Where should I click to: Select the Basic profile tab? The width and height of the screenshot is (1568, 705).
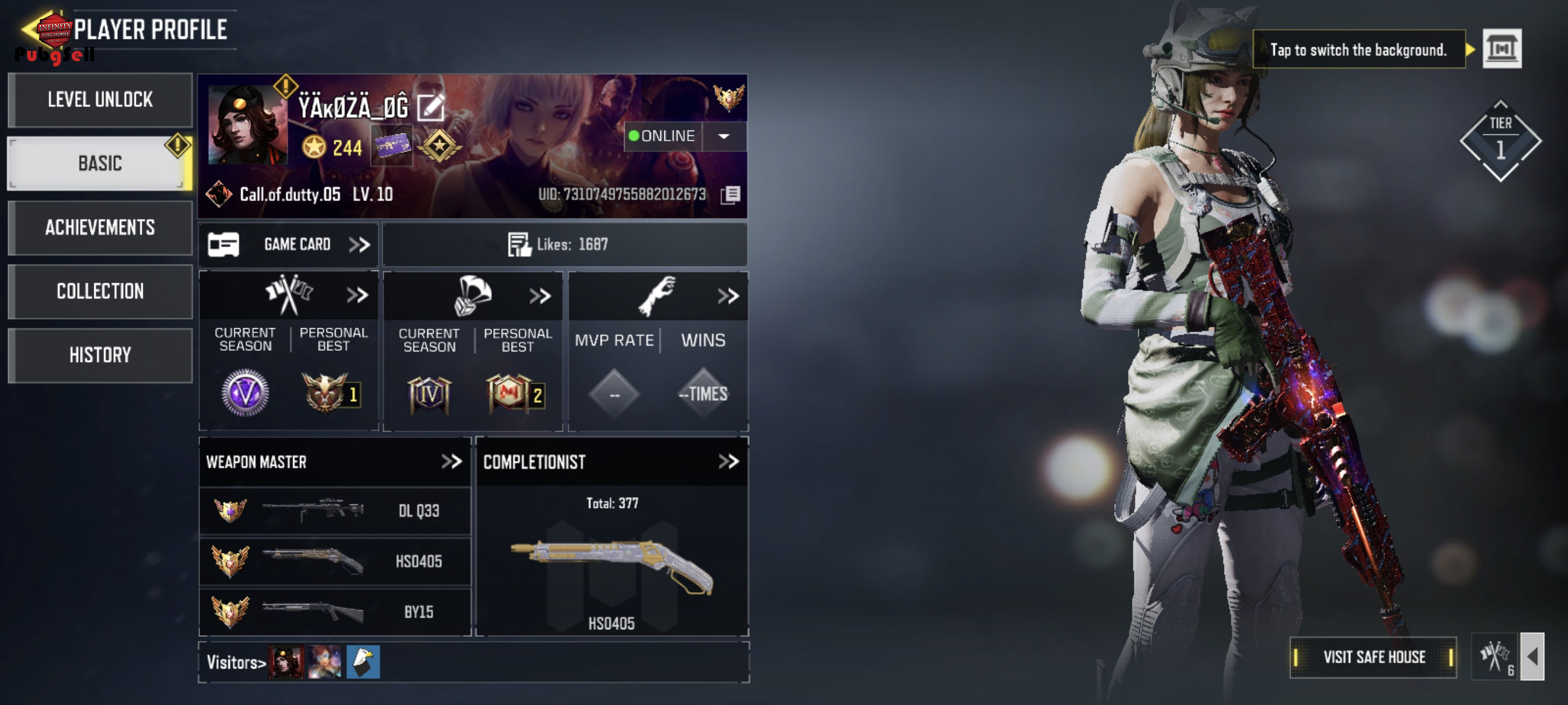[101, 164]
